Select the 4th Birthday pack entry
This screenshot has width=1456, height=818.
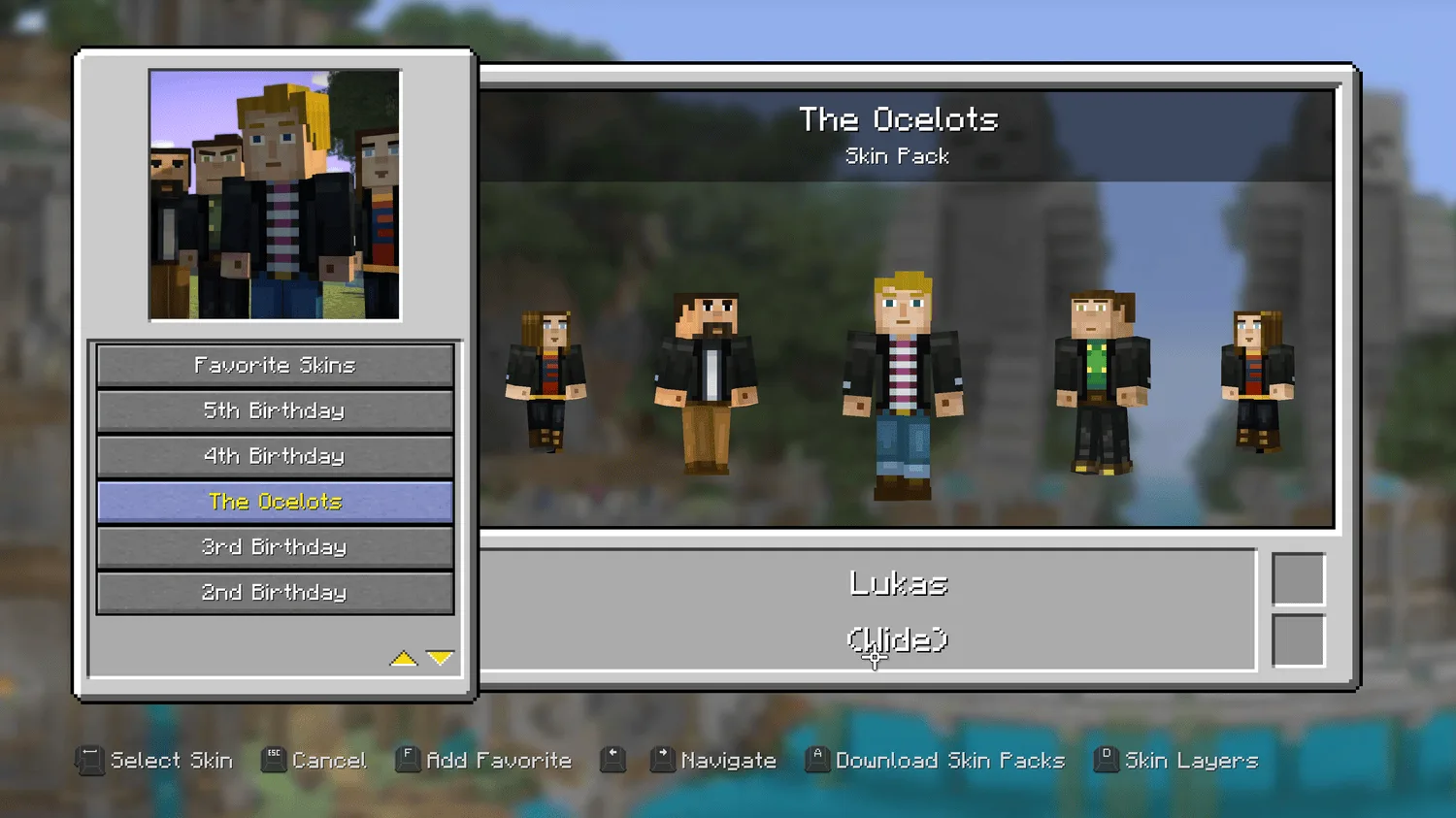[x=275, y=456]
